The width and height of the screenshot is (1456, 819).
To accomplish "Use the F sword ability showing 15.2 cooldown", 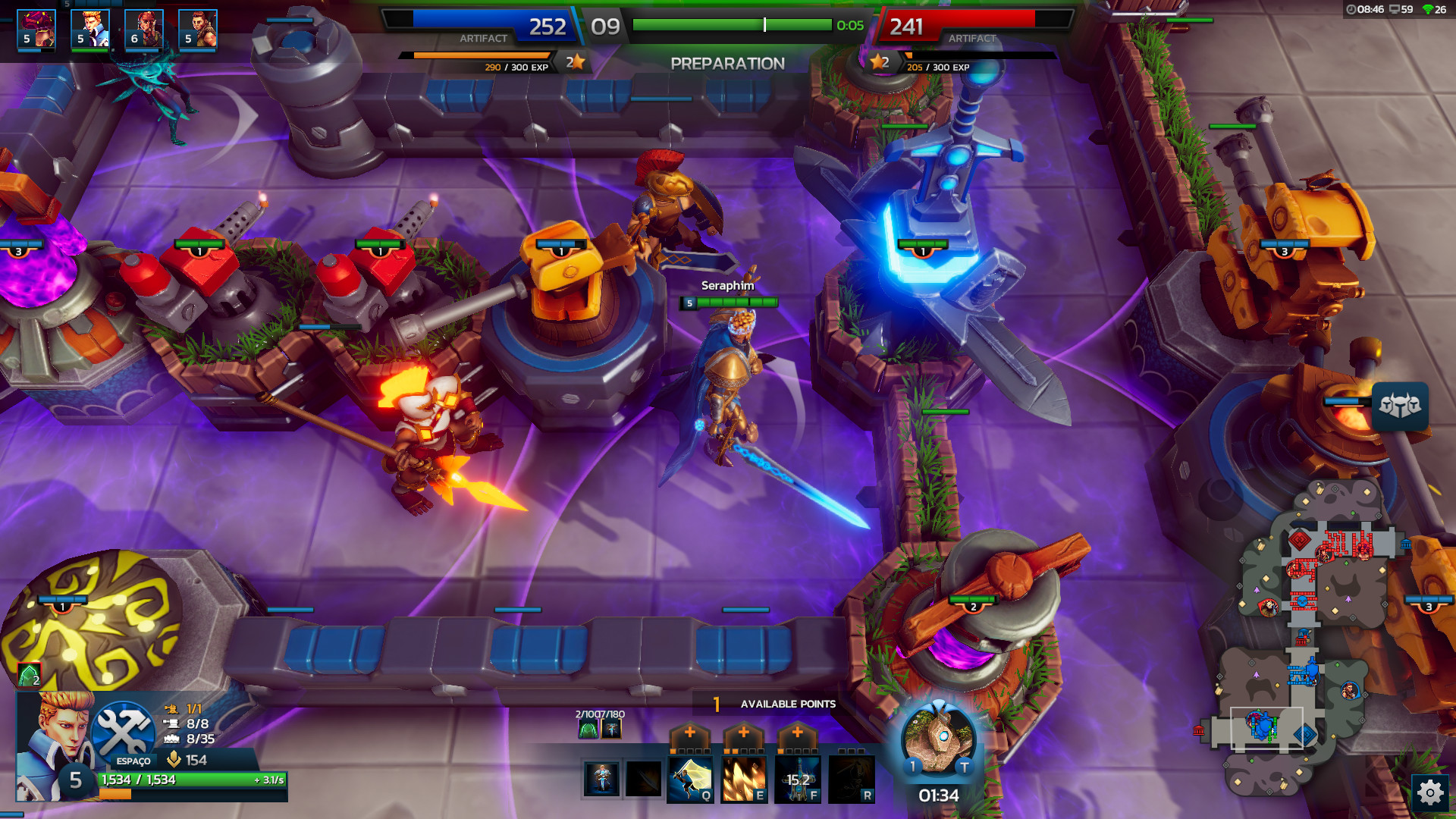I will 797,780.
